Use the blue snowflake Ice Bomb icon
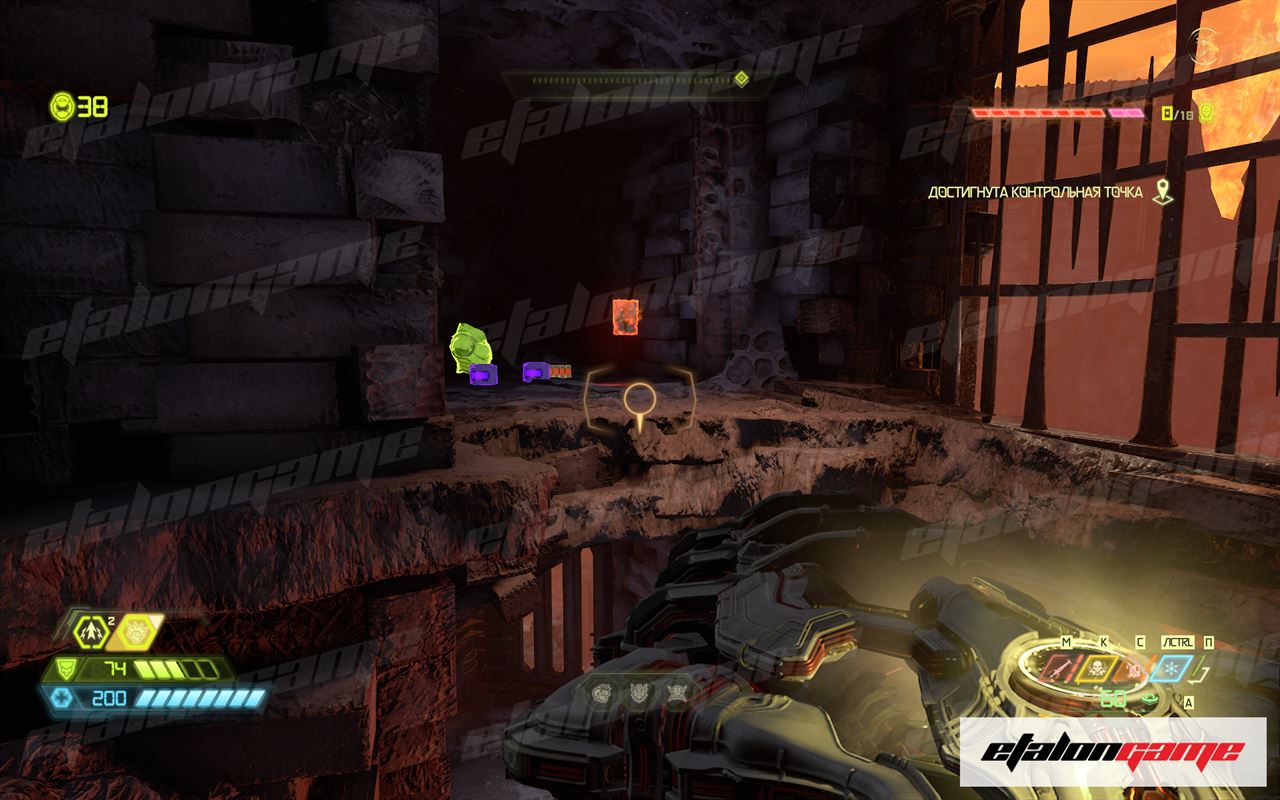 click(1171, 669)
